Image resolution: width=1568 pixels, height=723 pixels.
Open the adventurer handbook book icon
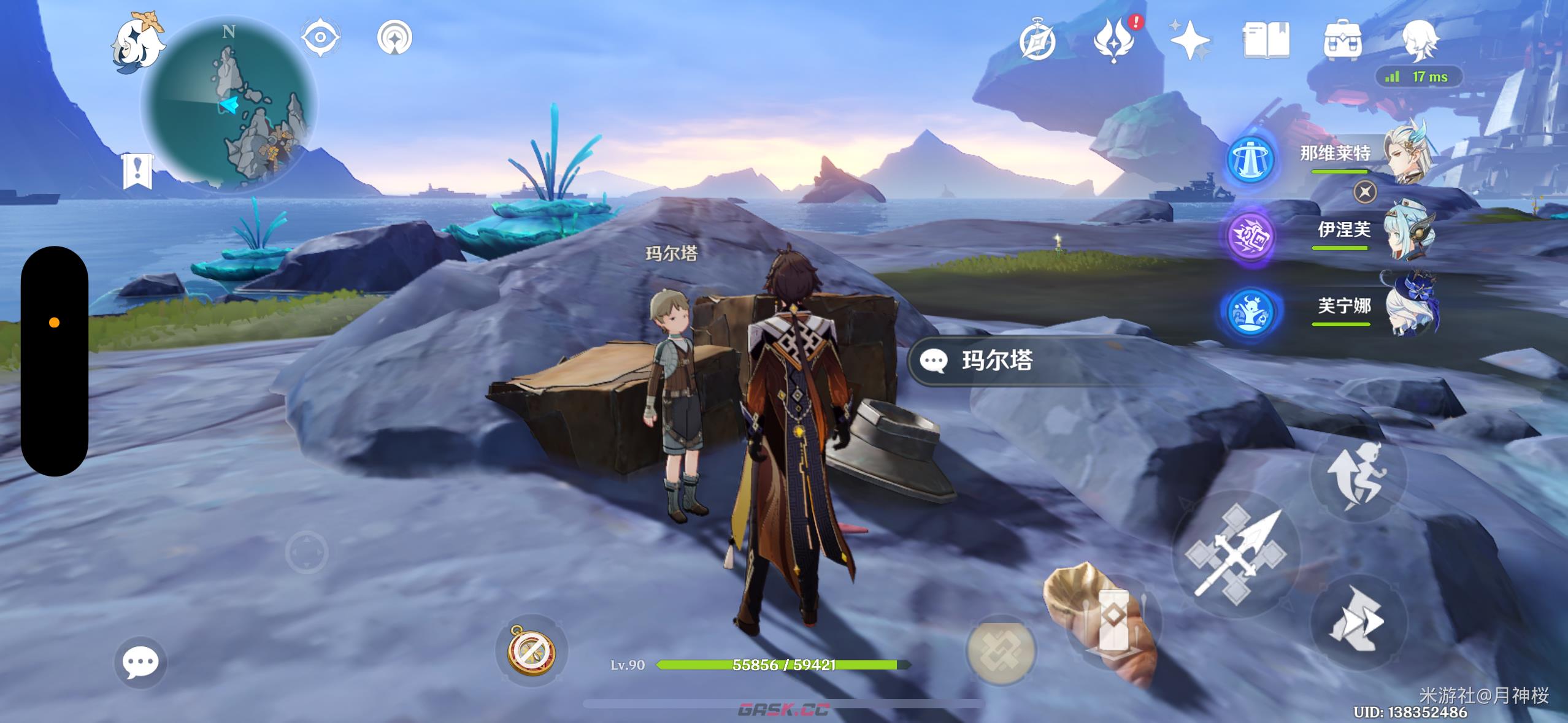tap(1266, 40)
